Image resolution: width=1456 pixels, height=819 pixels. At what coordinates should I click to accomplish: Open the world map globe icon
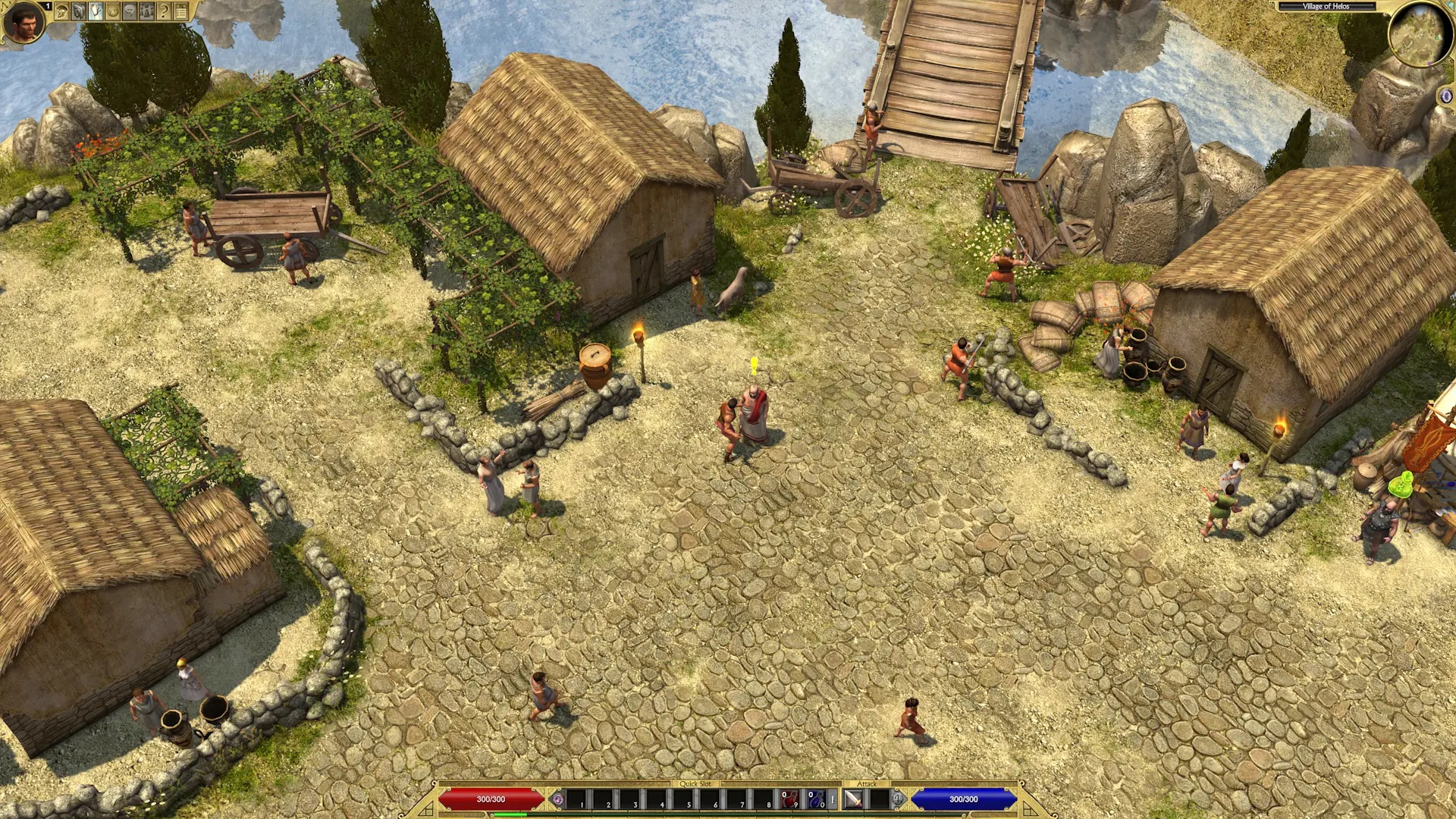tap(113, 11)
